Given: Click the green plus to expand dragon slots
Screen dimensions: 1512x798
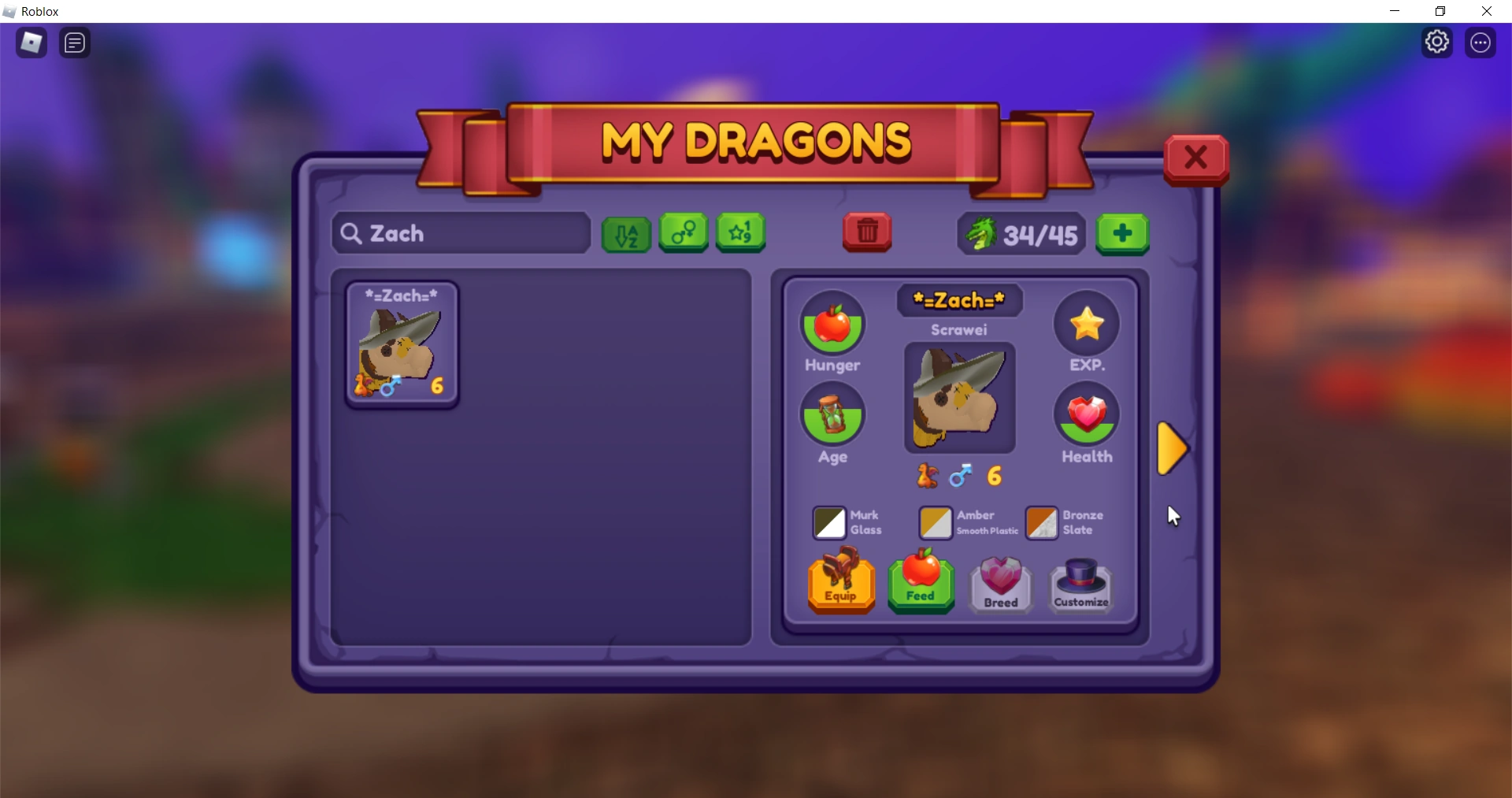Looking at the screenshot, I should (1123, 233).
